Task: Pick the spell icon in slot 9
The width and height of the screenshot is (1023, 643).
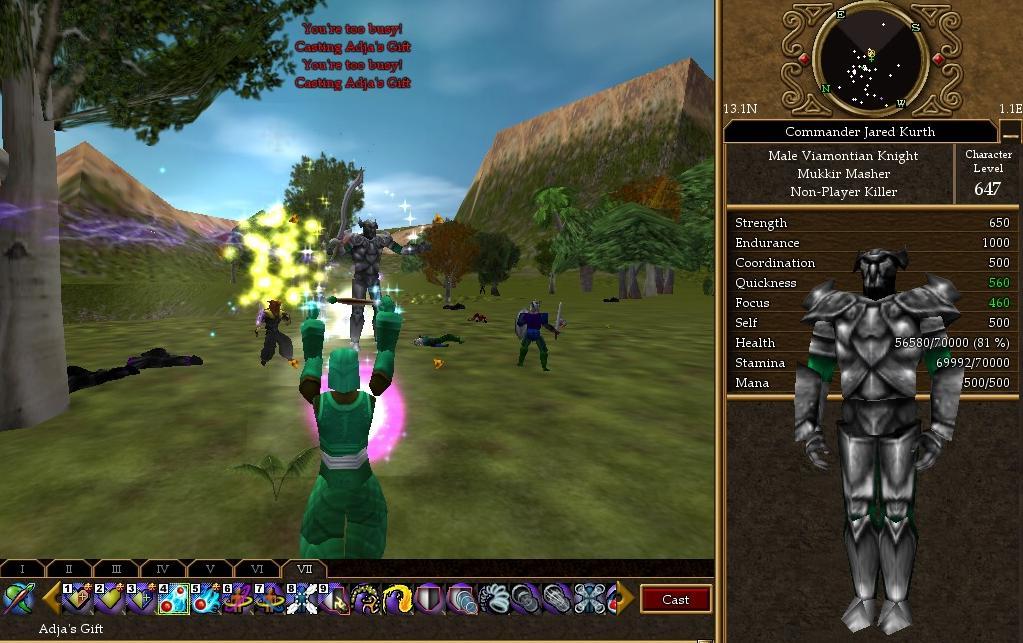Action: [x=334, y=599]
